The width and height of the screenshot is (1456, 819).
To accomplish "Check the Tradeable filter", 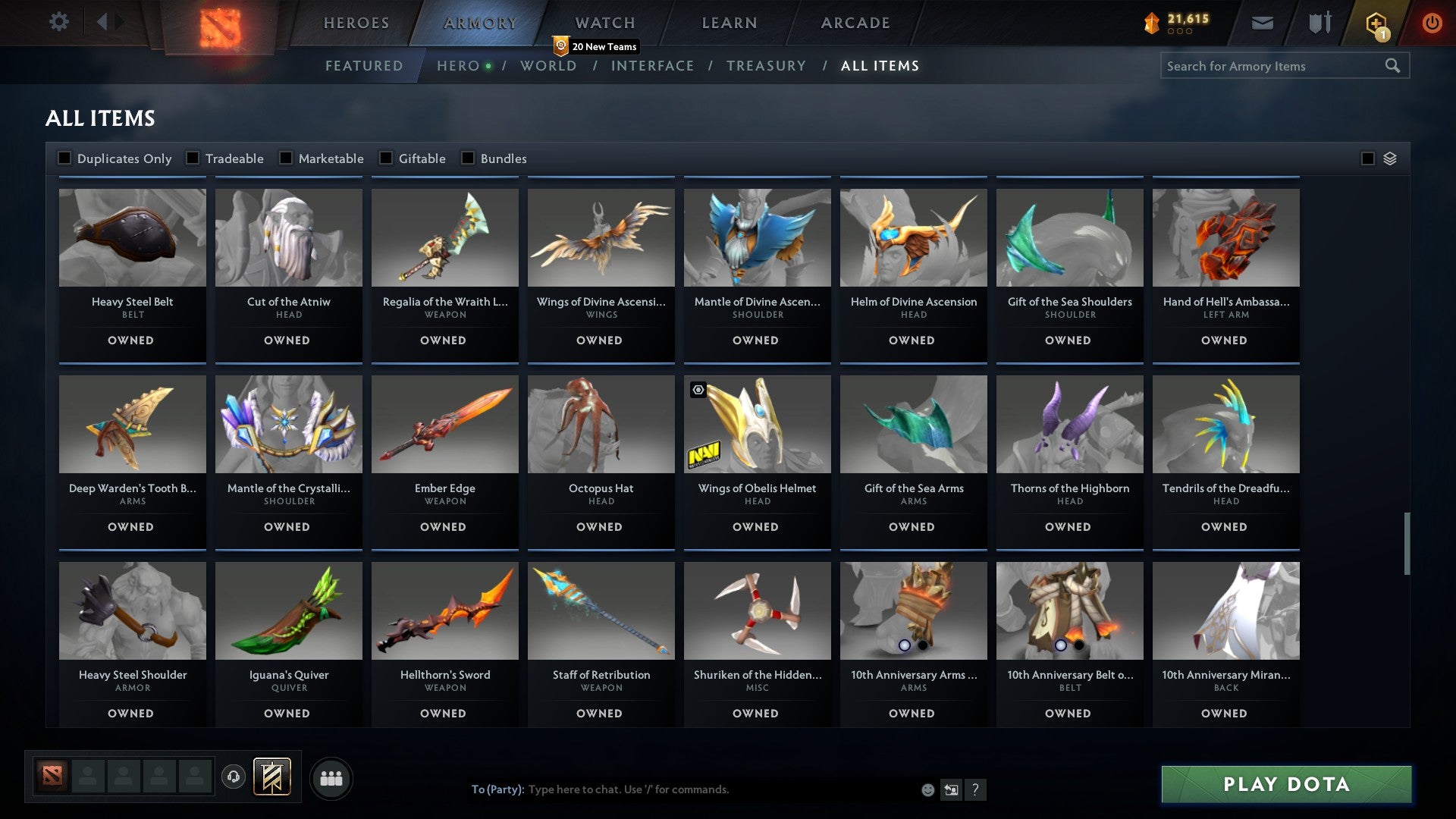I will click(x=194, y=158).
